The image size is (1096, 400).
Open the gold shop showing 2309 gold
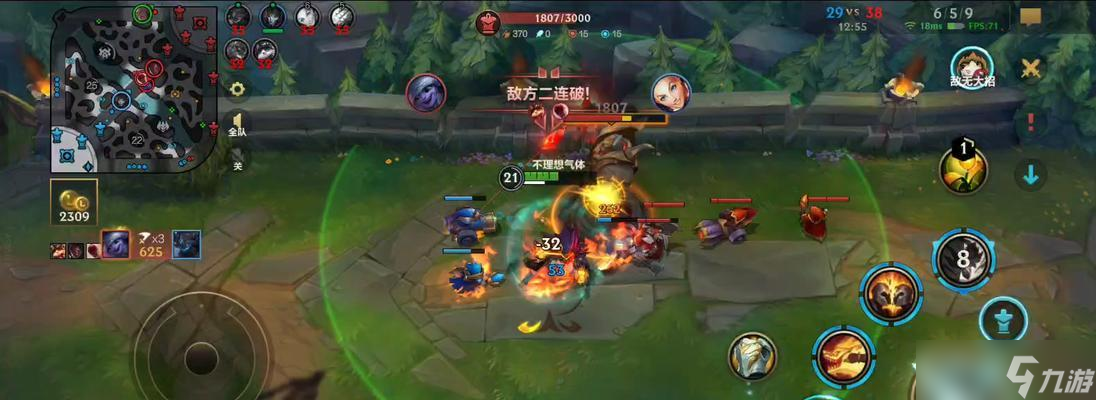click(74, 202)
